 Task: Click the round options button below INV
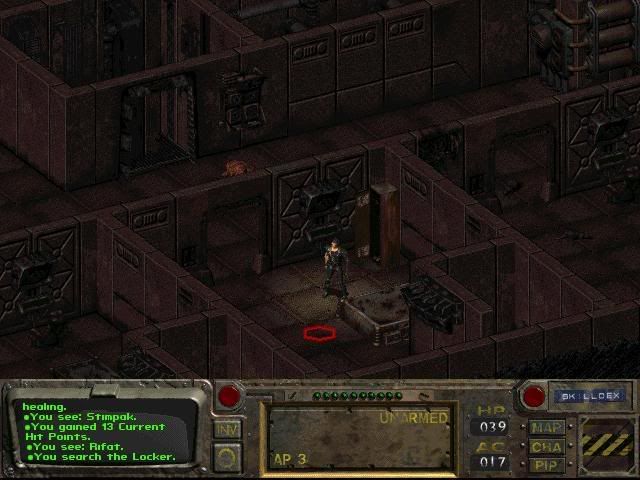(227, 457)
